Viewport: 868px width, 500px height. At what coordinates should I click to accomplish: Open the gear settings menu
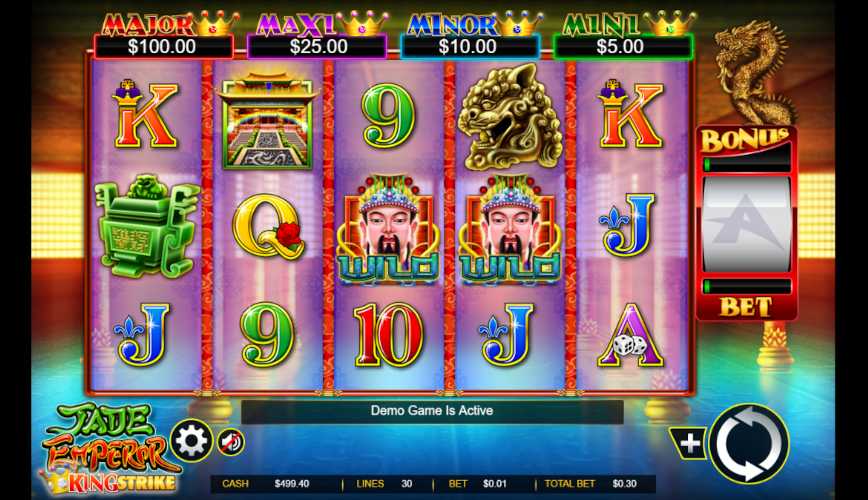coord(190,440)
